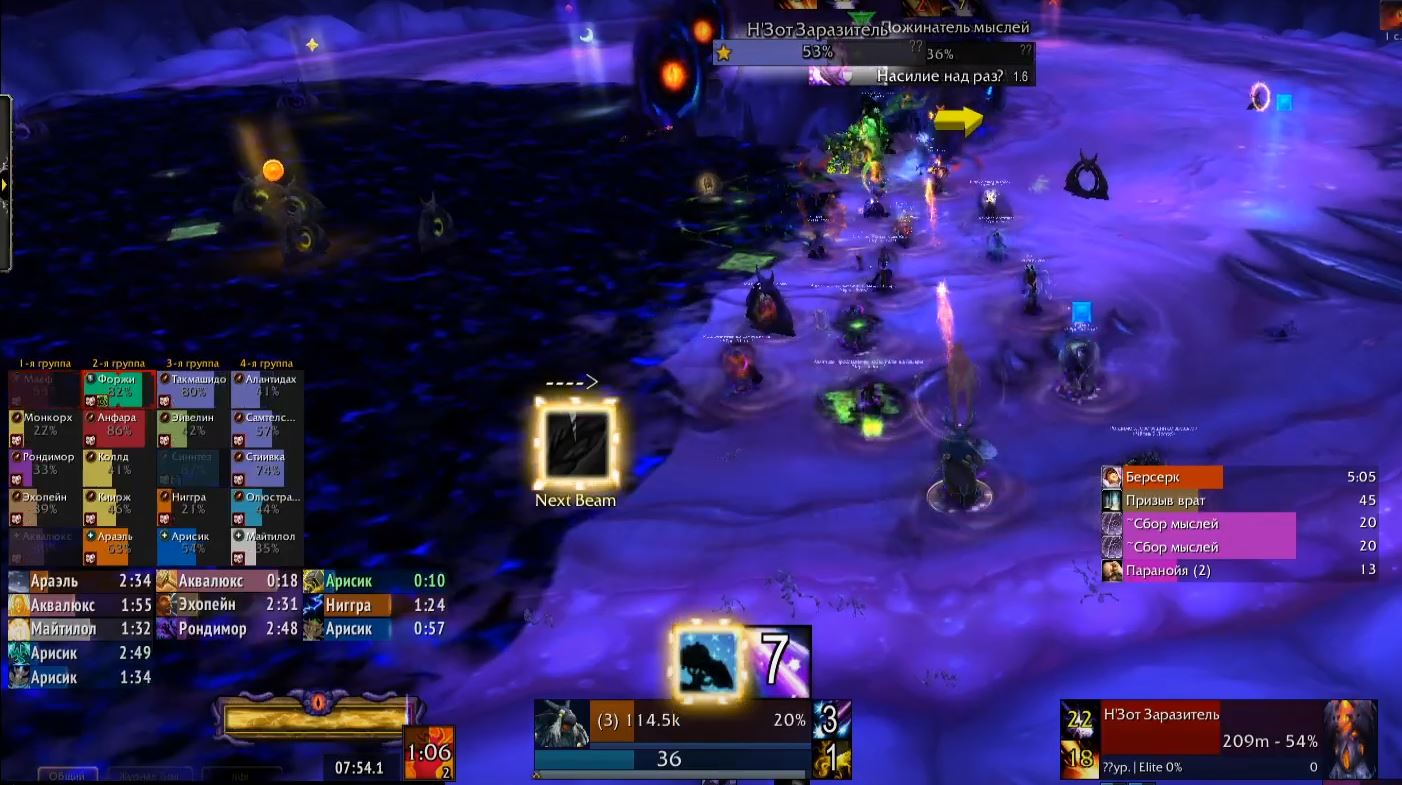Click the fiery 1:06 cooldown icon
1402x785 pixels.
coord(429,753)
